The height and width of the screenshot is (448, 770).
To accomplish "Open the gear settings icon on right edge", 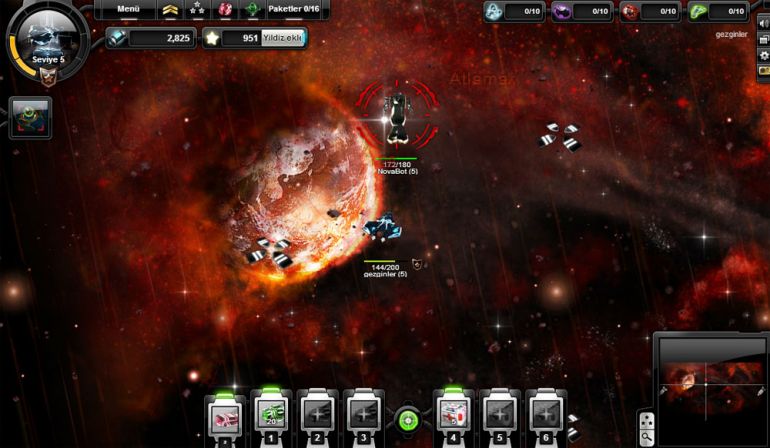I will click(x=764, y=55).
